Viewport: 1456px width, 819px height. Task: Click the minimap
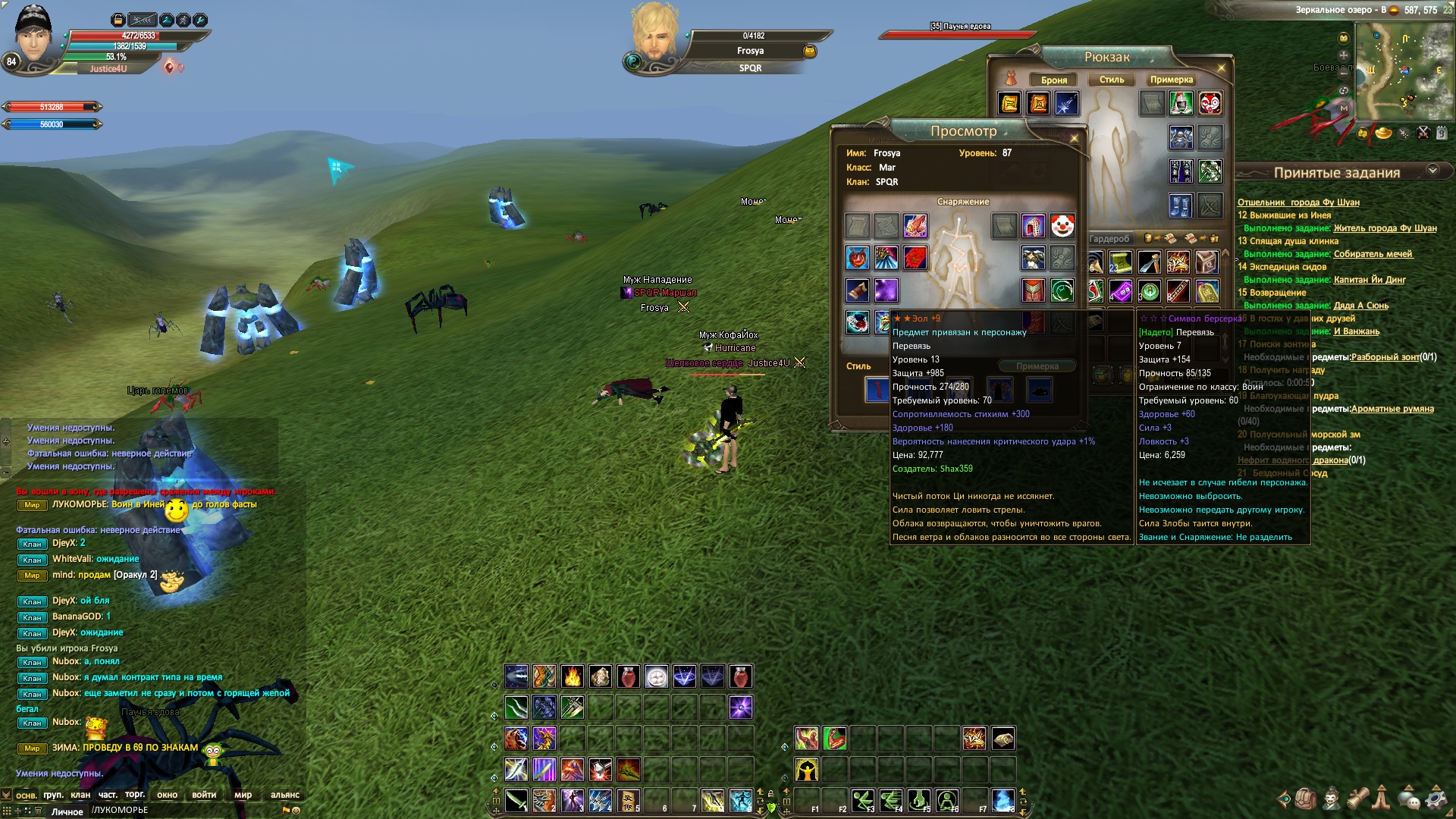1403,72
